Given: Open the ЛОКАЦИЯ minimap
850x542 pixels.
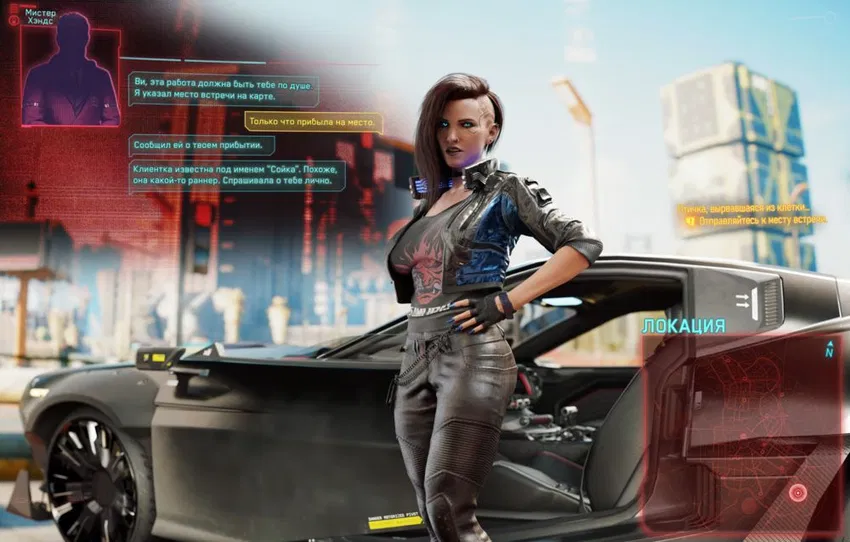Looking at the screenshot, I should pyautogui.click(x=742, y=432).
